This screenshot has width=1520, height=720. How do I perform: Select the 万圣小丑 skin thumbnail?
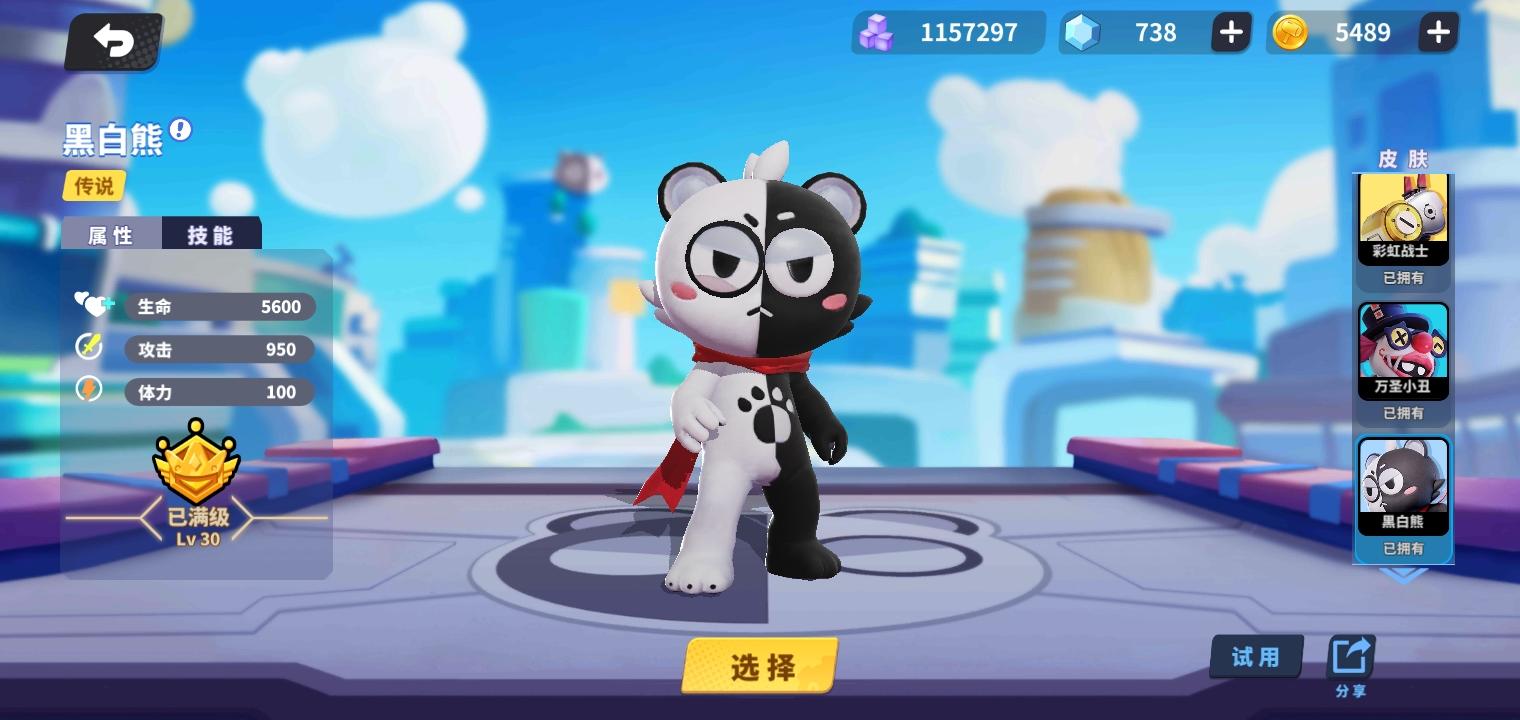(x=1403, y=348)
